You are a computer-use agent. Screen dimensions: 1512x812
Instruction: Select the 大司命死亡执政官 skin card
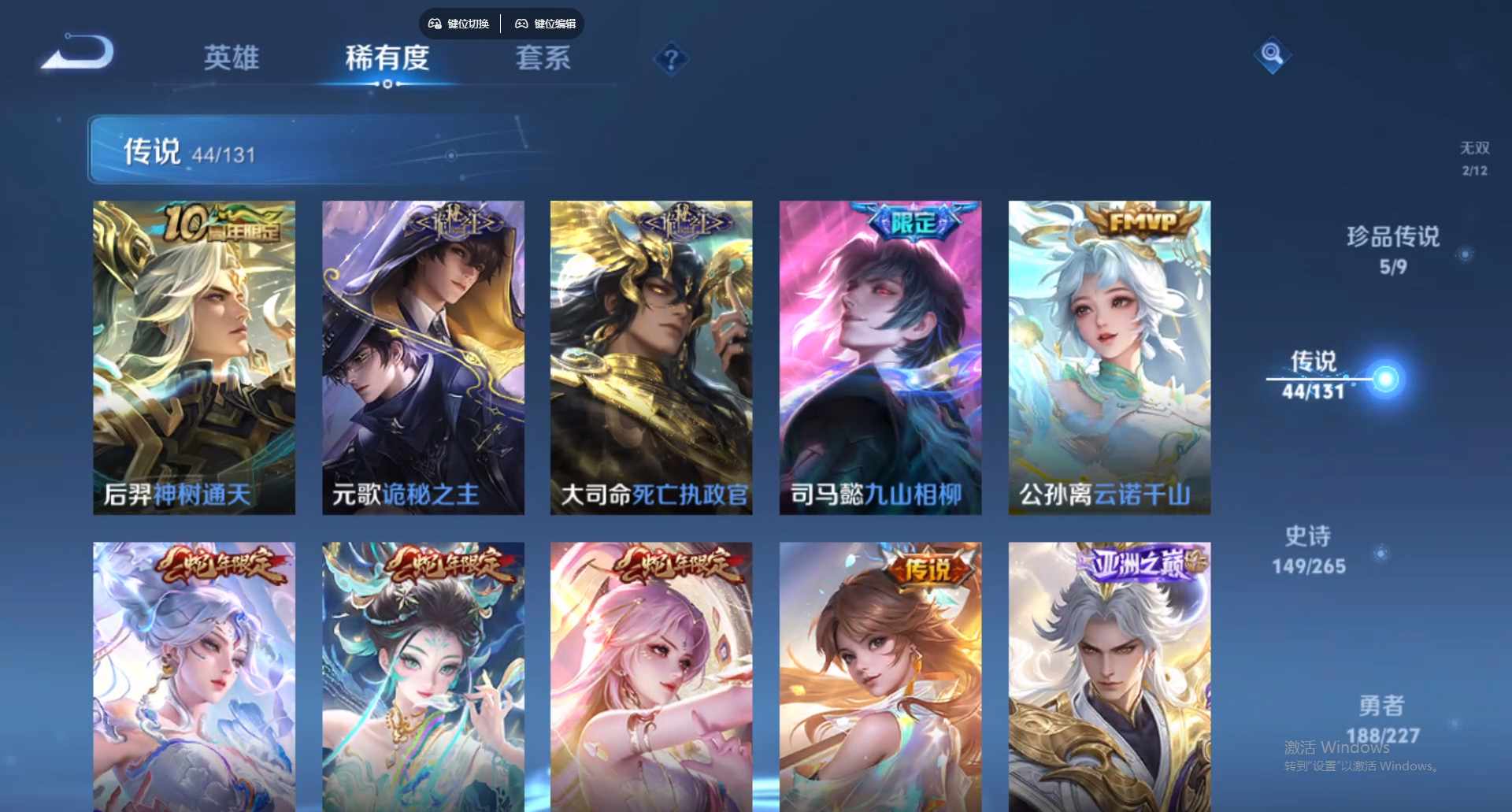pos(651,354)
